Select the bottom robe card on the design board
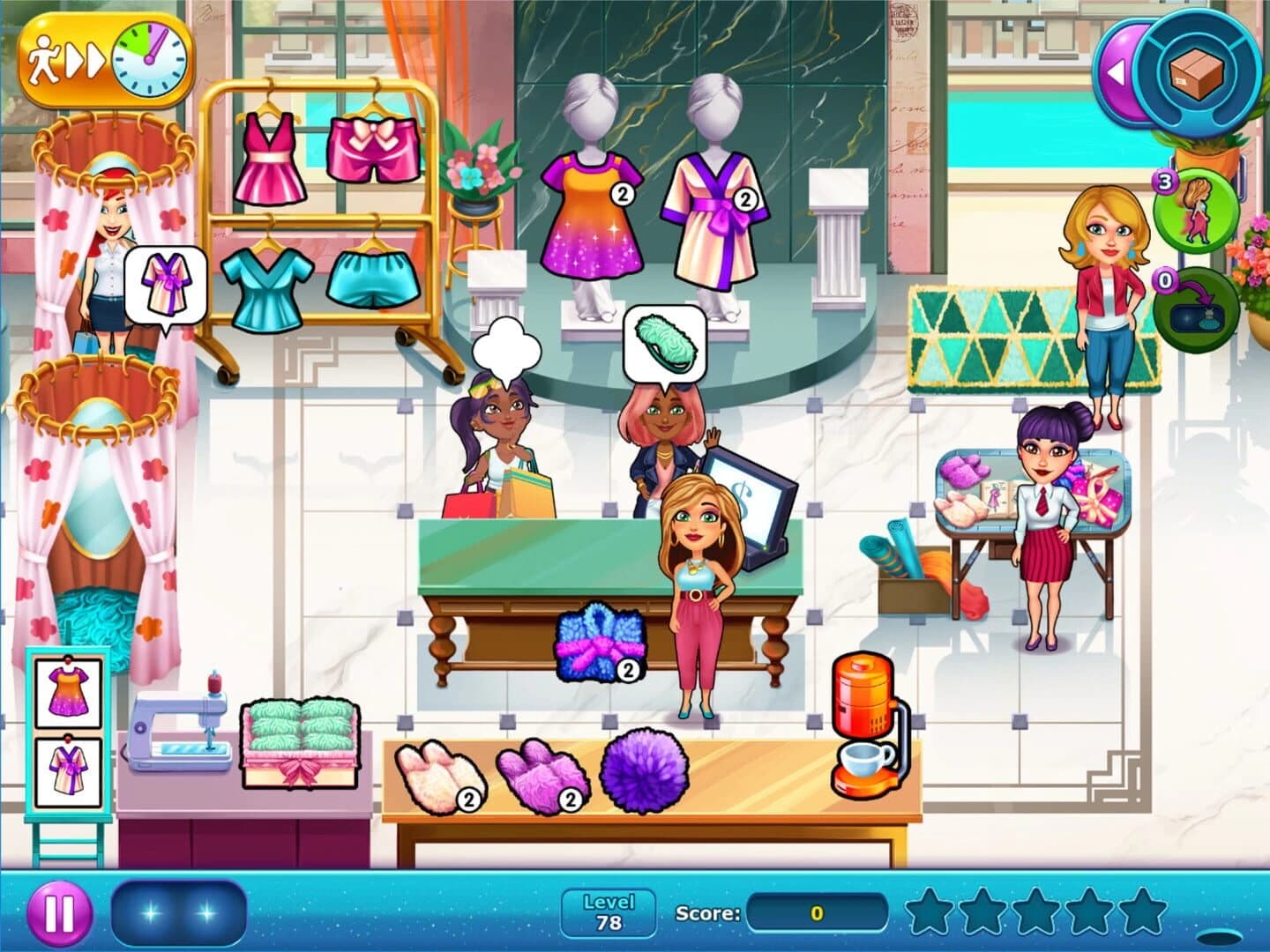 pos(69,771)
